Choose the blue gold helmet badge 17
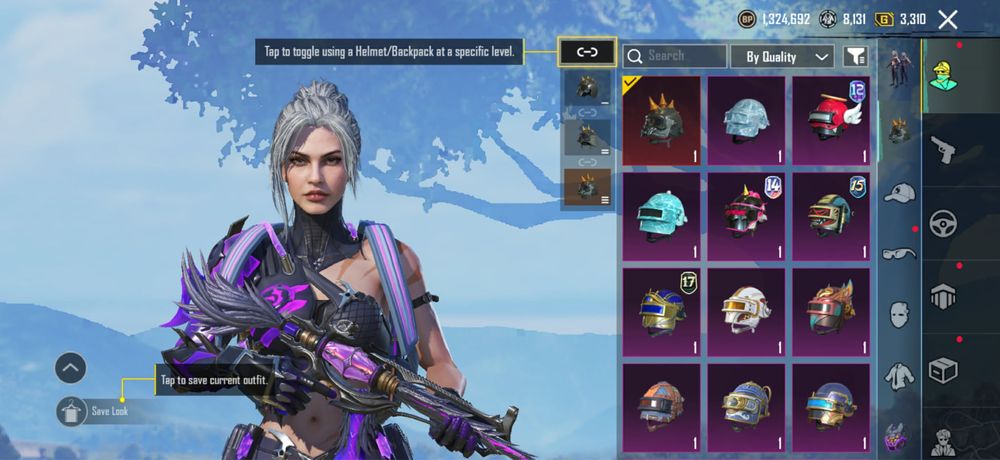The image size is (1000, 460). point(661,310)
